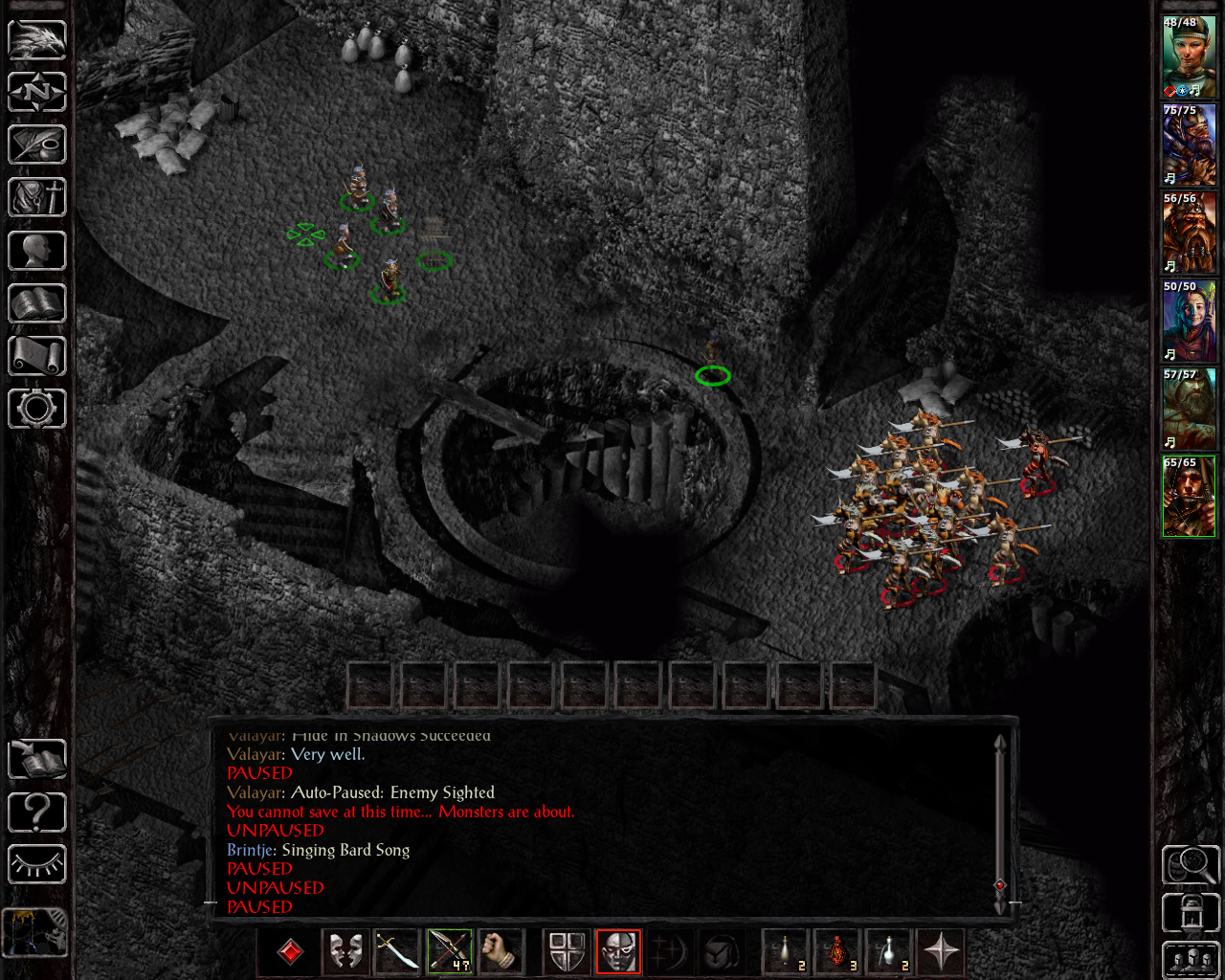Viewport: 1225px width, 980px height.
Task: Click the quick save book button
Action: pos(36,760)
